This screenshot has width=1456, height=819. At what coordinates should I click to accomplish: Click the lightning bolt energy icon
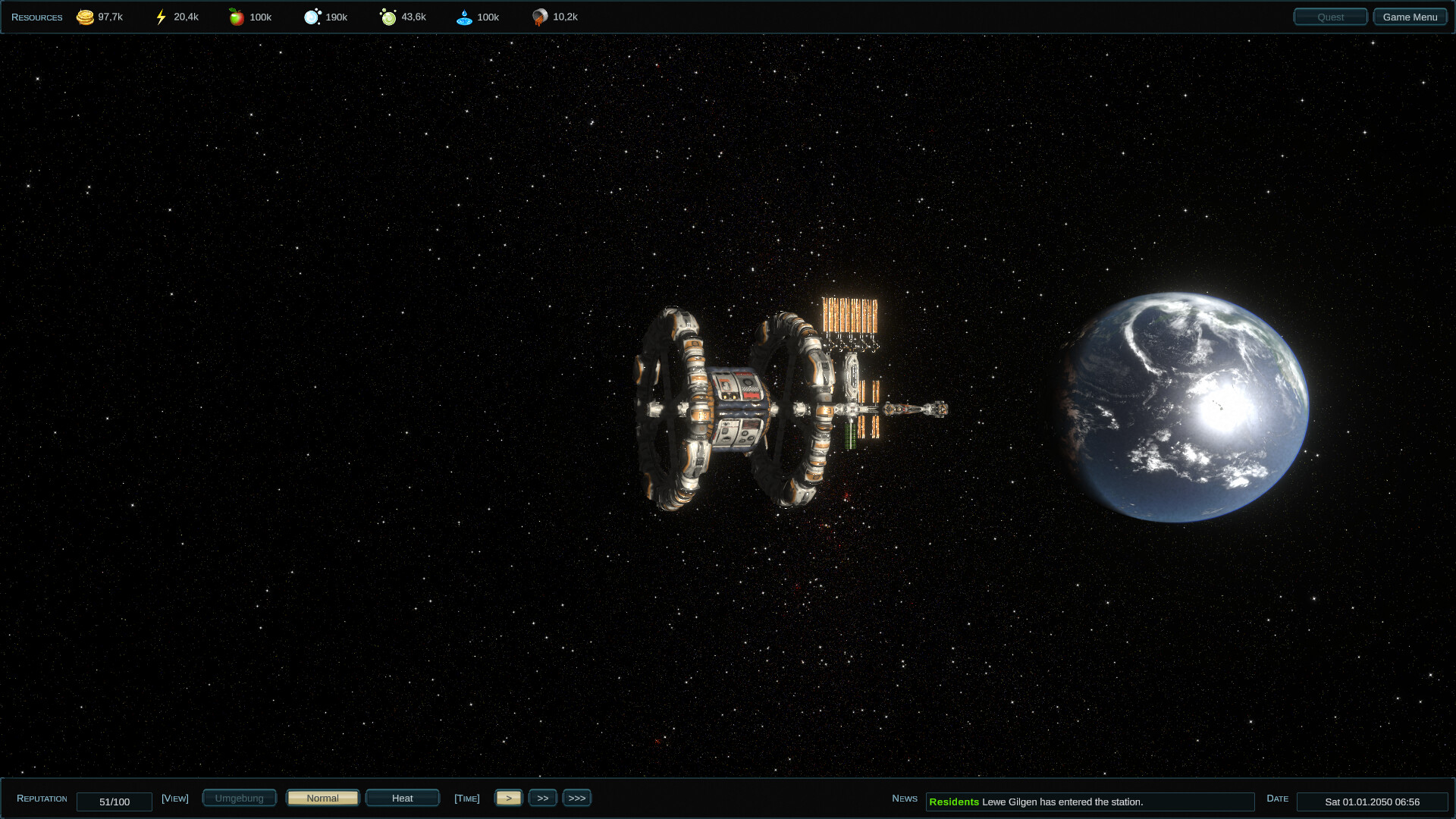(x=161, y=17)
